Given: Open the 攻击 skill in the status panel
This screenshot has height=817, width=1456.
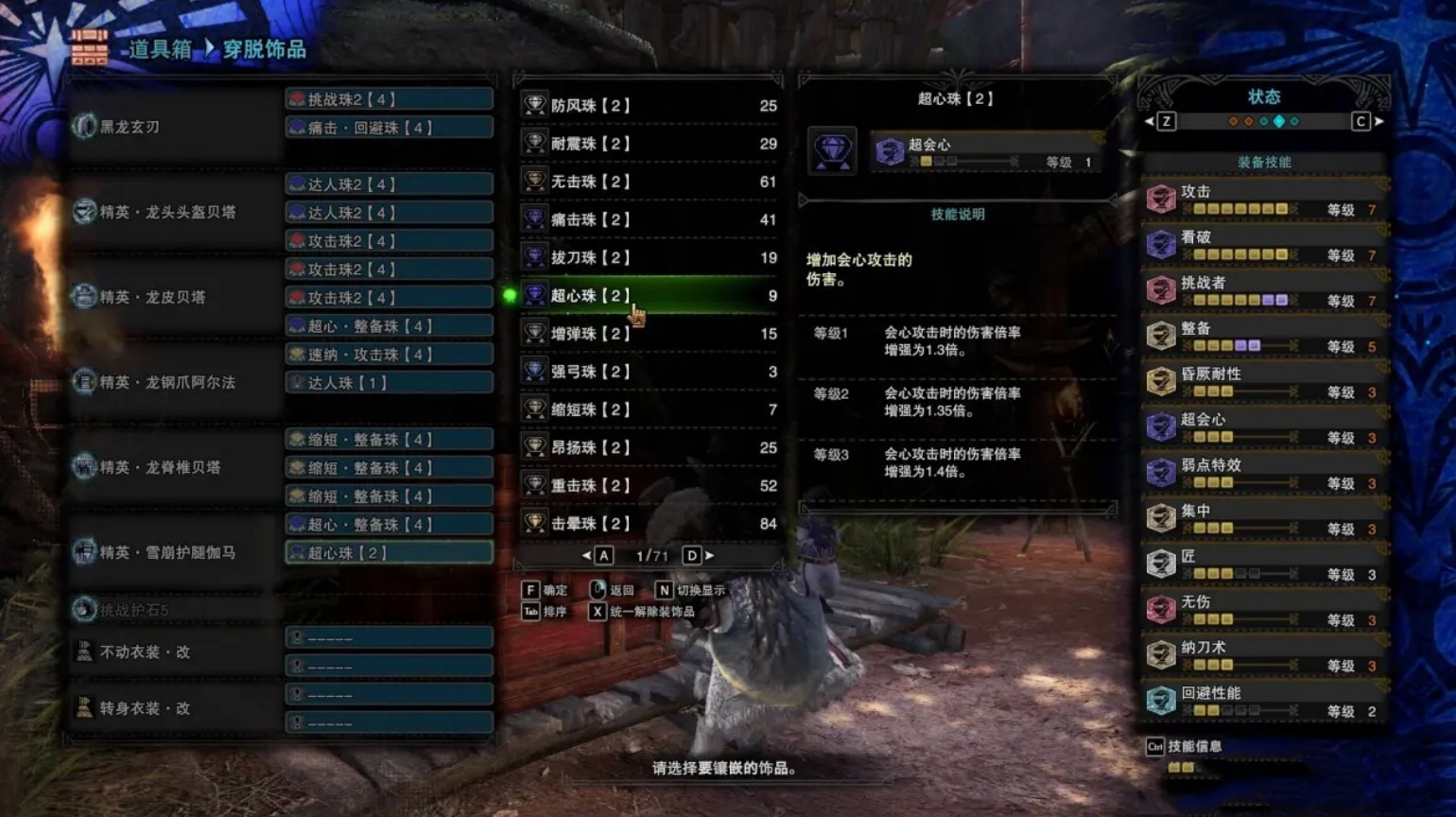Looking at the screenshot, I should coord(1263,200).
